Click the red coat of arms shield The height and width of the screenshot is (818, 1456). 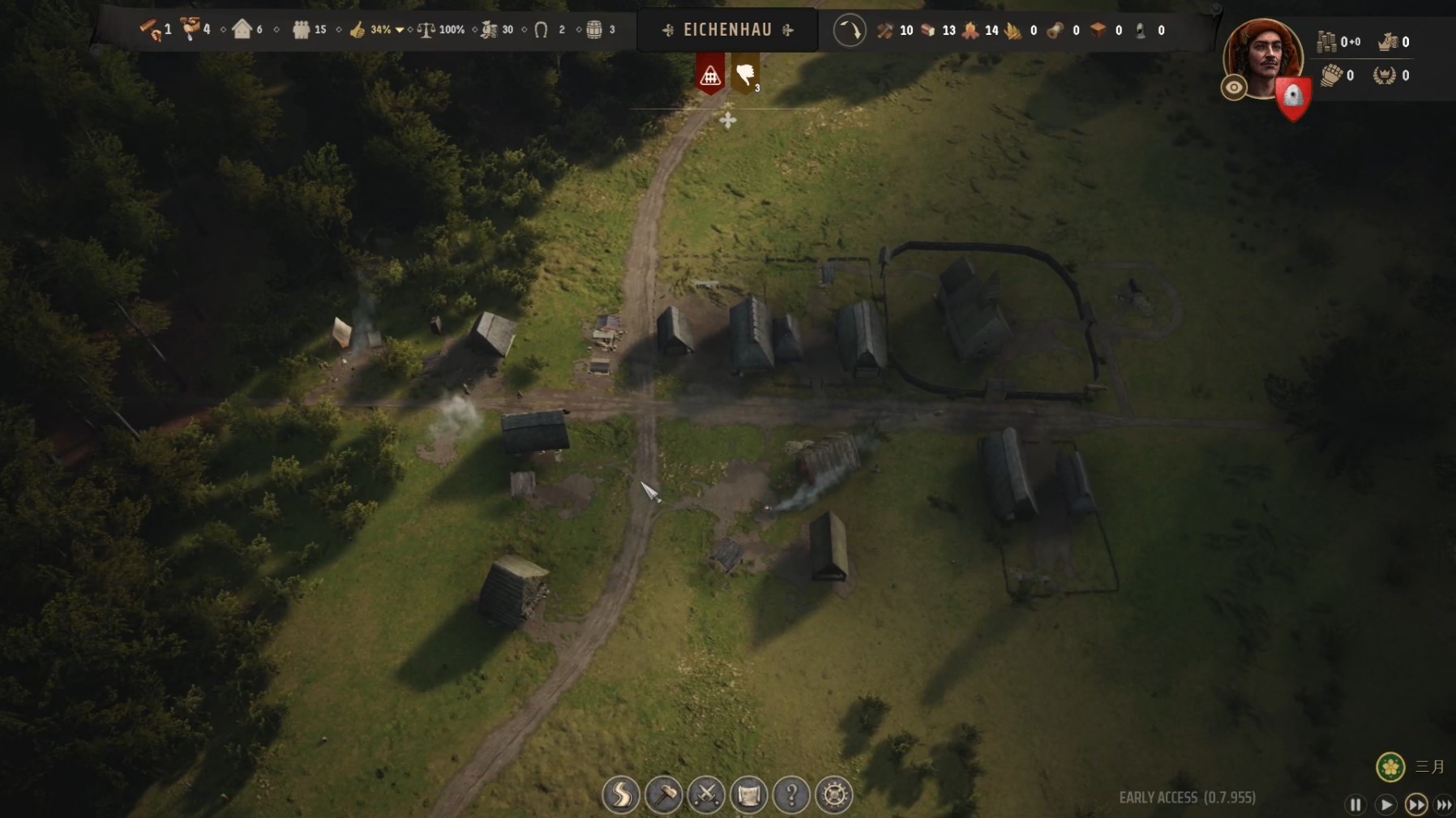[x=1292, y=97]
